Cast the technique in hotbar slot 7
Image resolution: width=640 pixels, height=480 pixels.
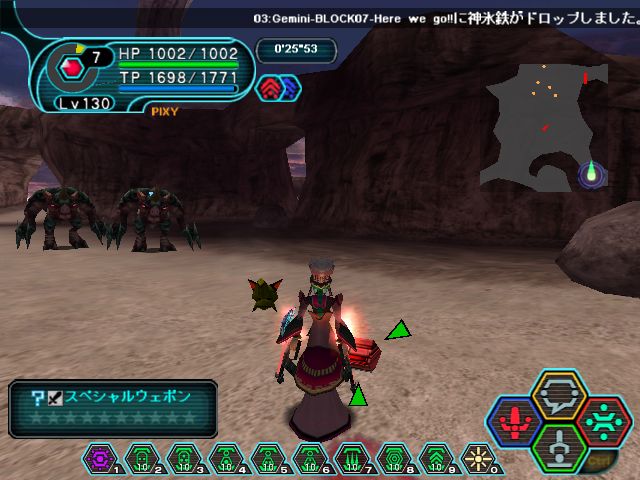point(351,459)
